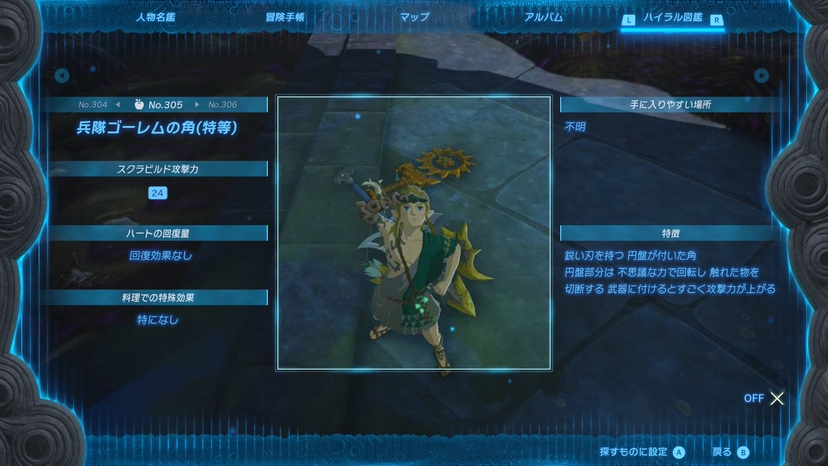Toggle the OFF crossed-lines indicator

765,398
